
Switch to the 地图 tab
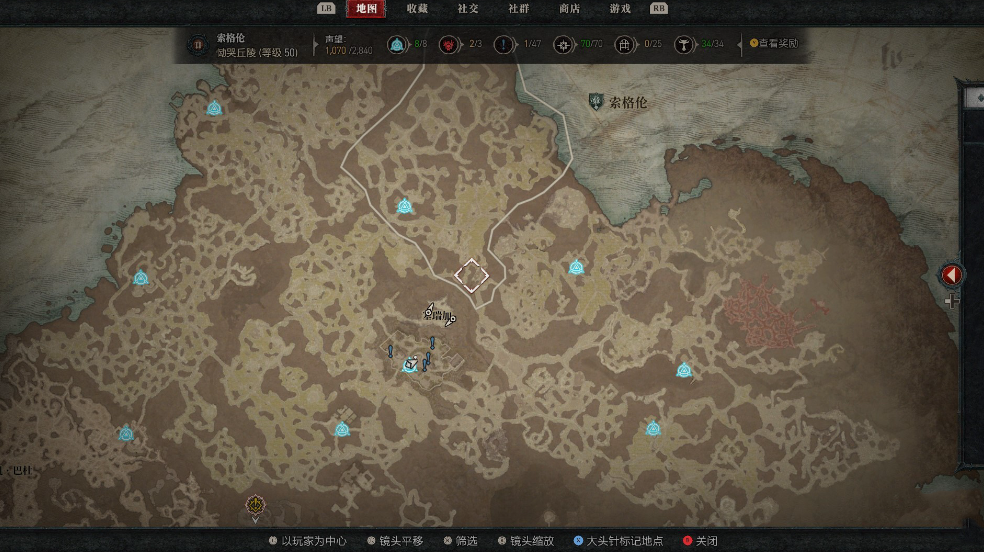(x=366, y=9)
